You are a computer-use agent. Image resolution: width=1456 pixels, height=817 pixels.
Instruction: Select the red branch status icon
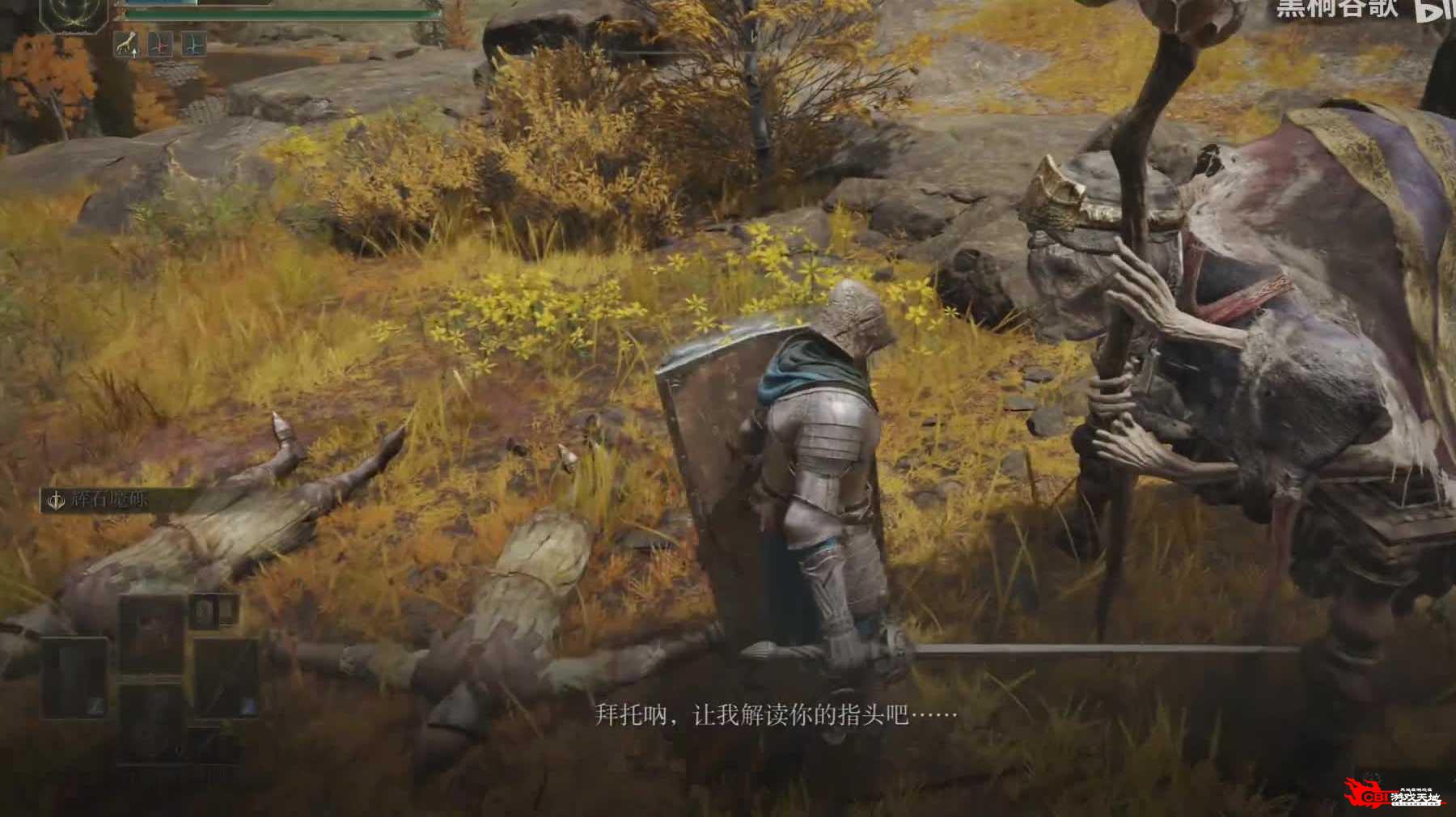tap(160, 44)
